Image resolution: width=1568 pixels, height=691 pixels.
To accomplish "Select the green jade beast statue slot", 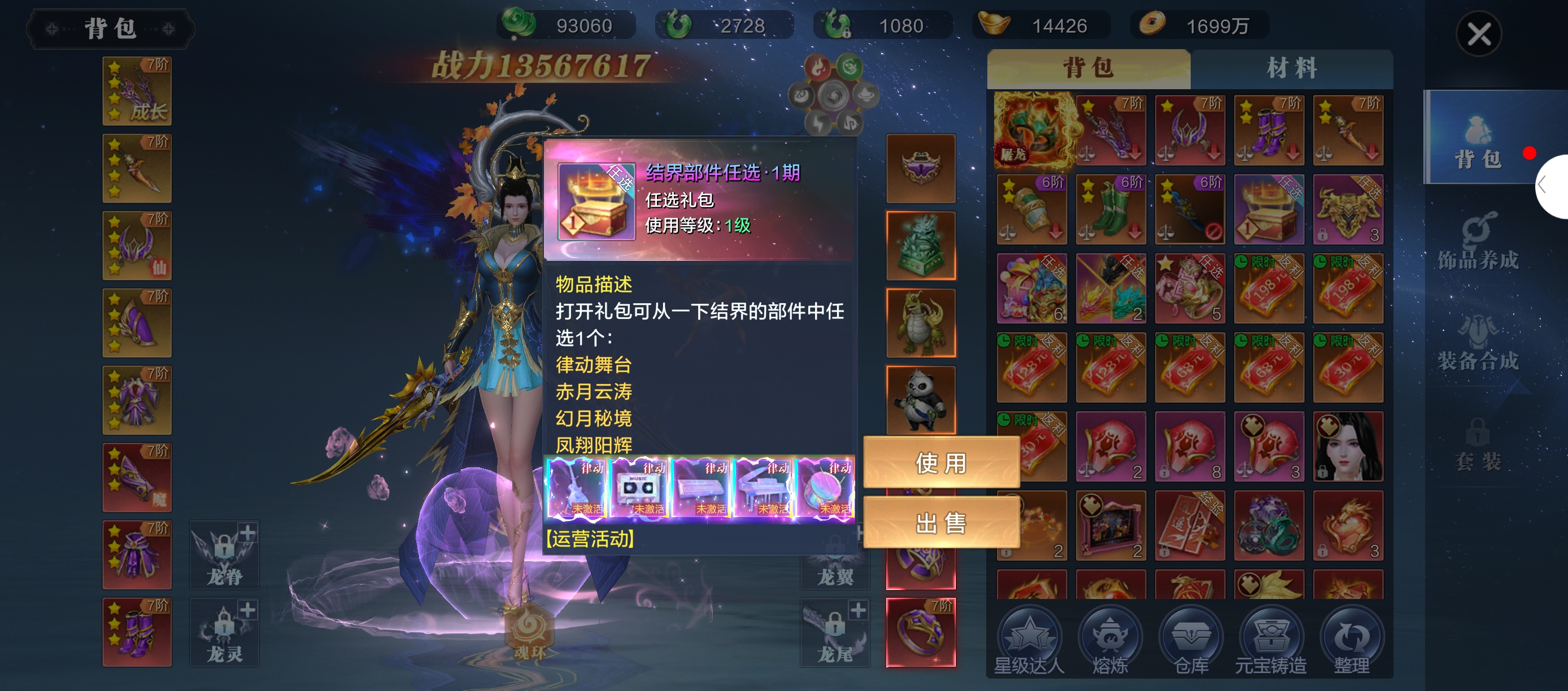I will point(920,246).
